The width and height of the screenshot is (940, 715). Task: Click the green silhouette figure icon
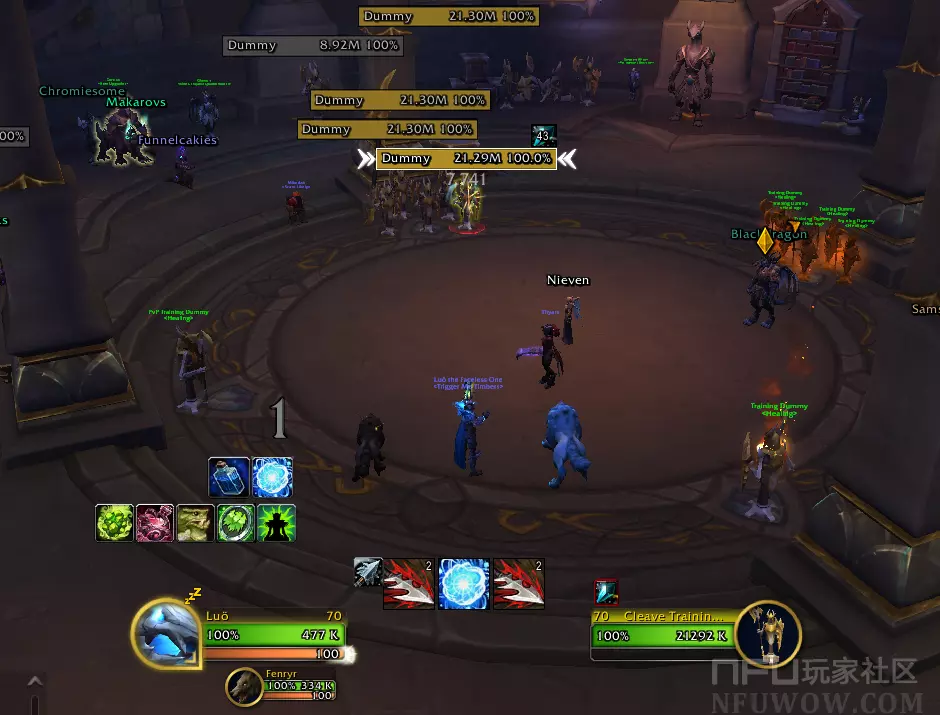pyautogui.click(x=276, y=523)
